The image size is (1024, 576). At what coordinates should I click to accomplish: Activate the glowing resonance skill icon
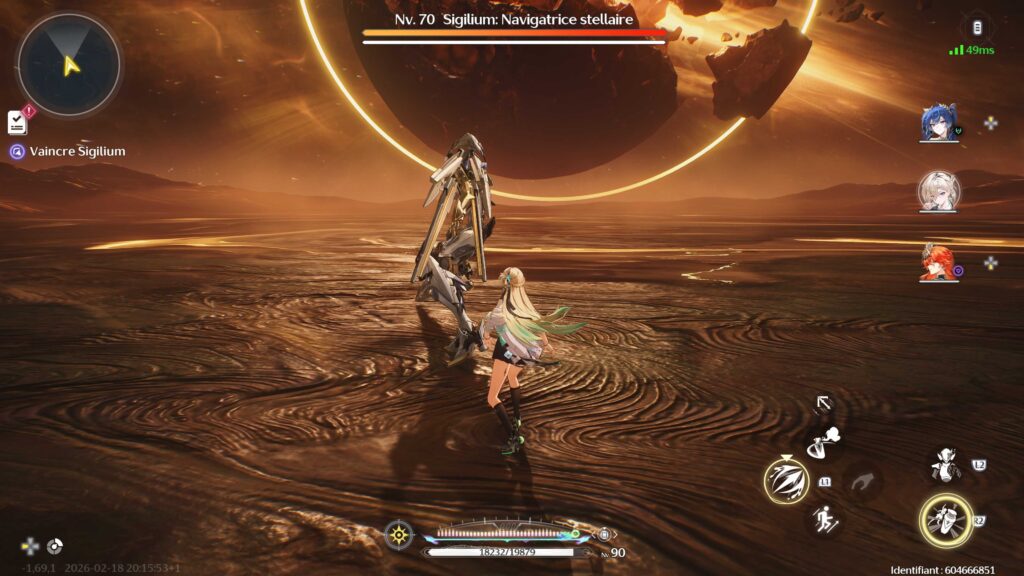[786, 481]
